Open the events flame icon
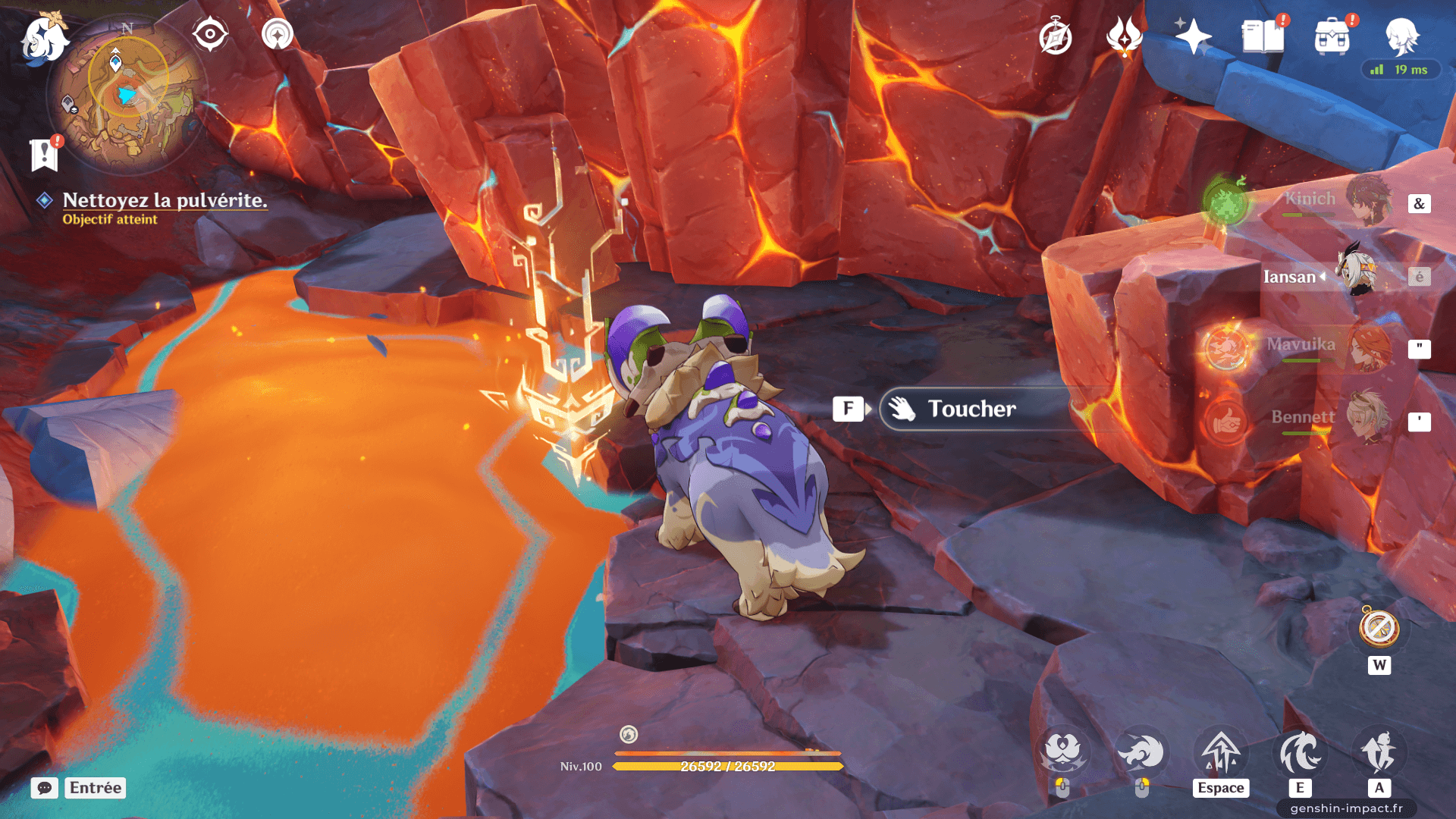The height and width of the screenshot is (819, 1456). [1124, 36]
